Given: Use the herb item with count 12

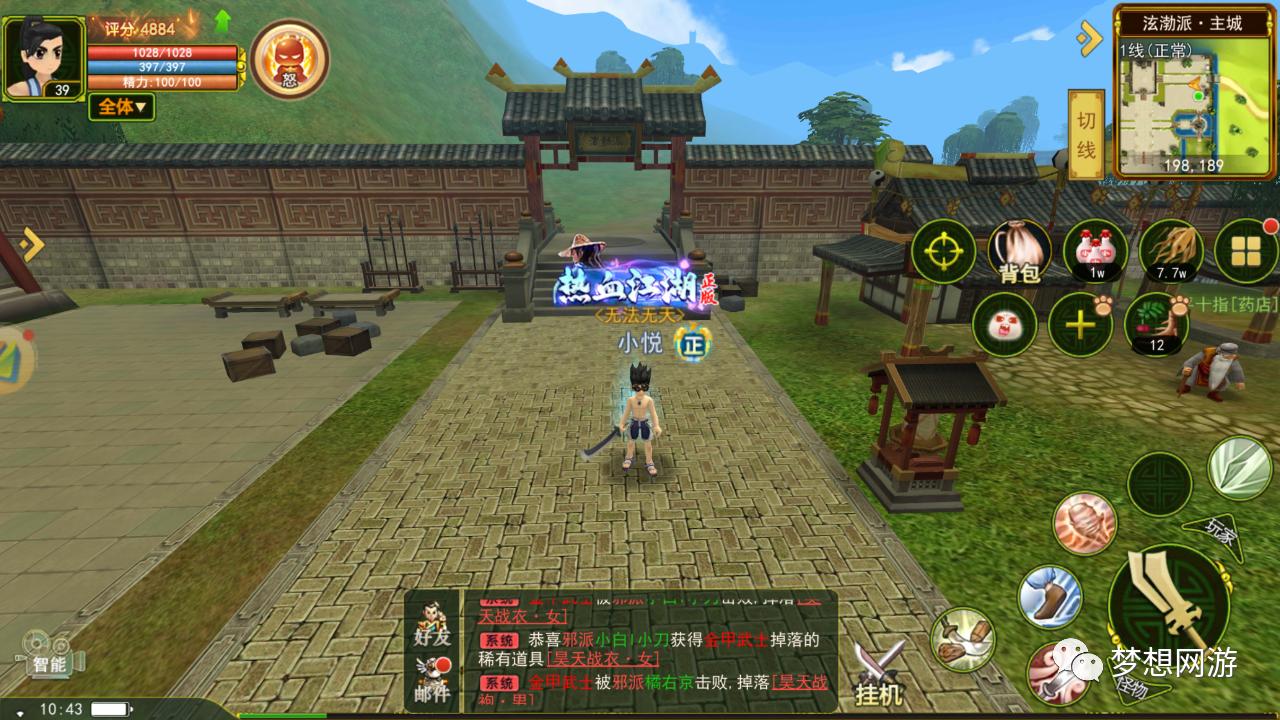Looking at the screenshot, I should (1157, 325).
